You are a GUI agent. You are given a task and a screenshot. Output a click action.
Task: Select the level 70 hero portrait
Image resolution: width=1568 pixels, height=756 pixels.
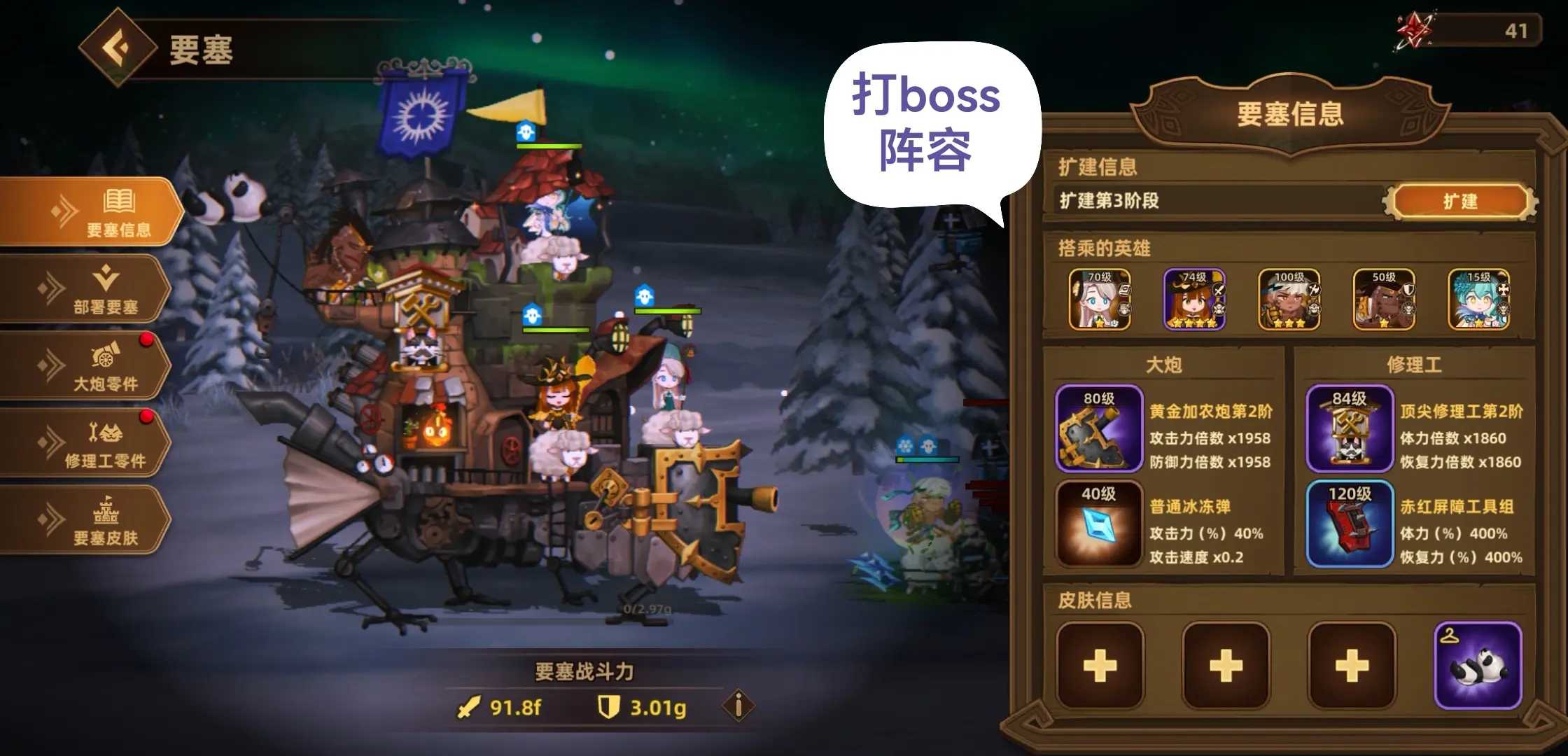[x=1099, y=301]
